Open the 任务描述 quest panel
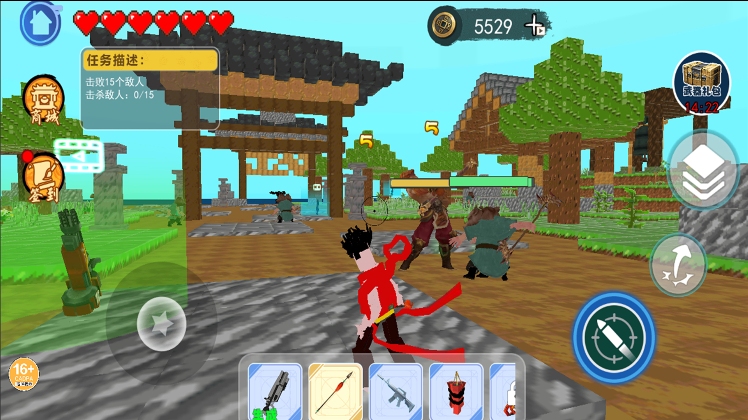Screen dimensions: 748x420 [150, 87]
